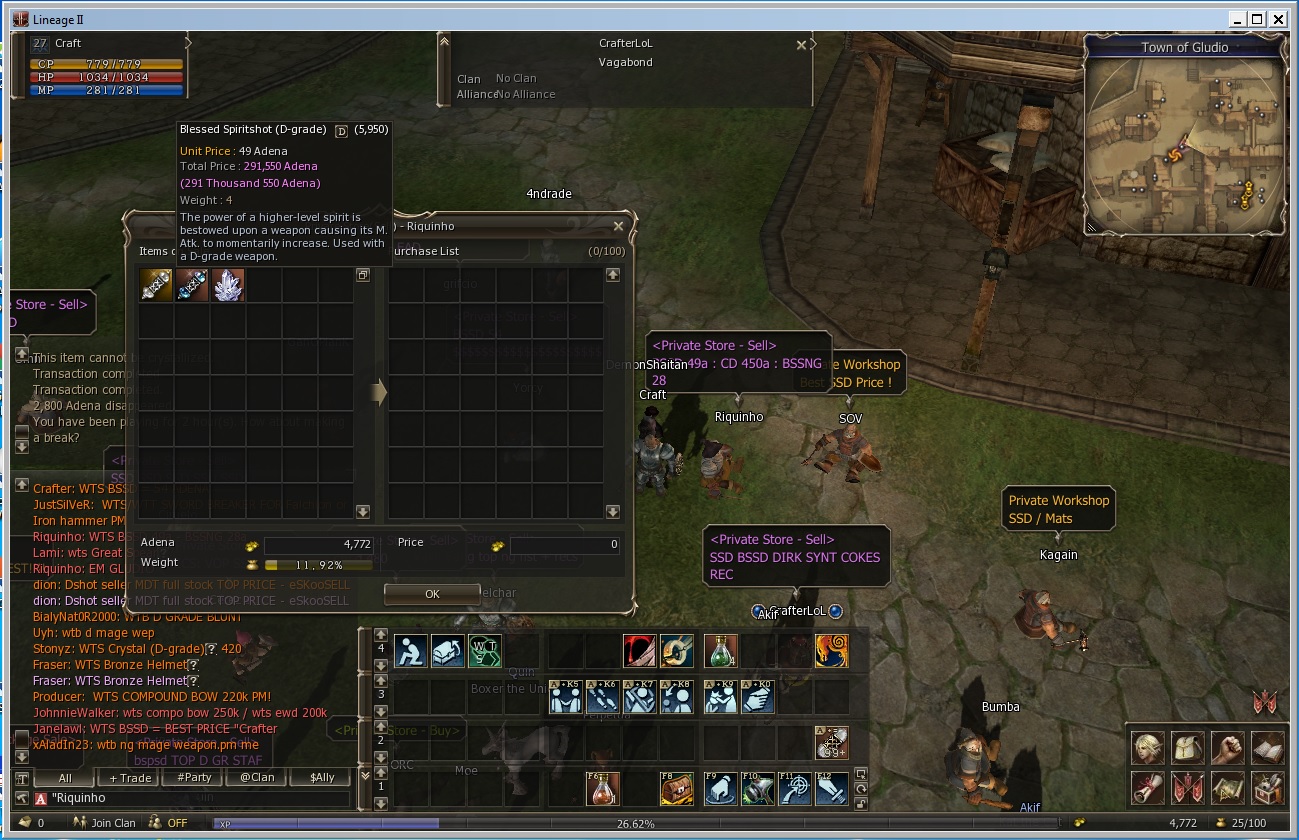The height and width of the screenshot is (840, 1299).
Task: Confirm the purchase with the OK button
Action: (x=431, y=593)
